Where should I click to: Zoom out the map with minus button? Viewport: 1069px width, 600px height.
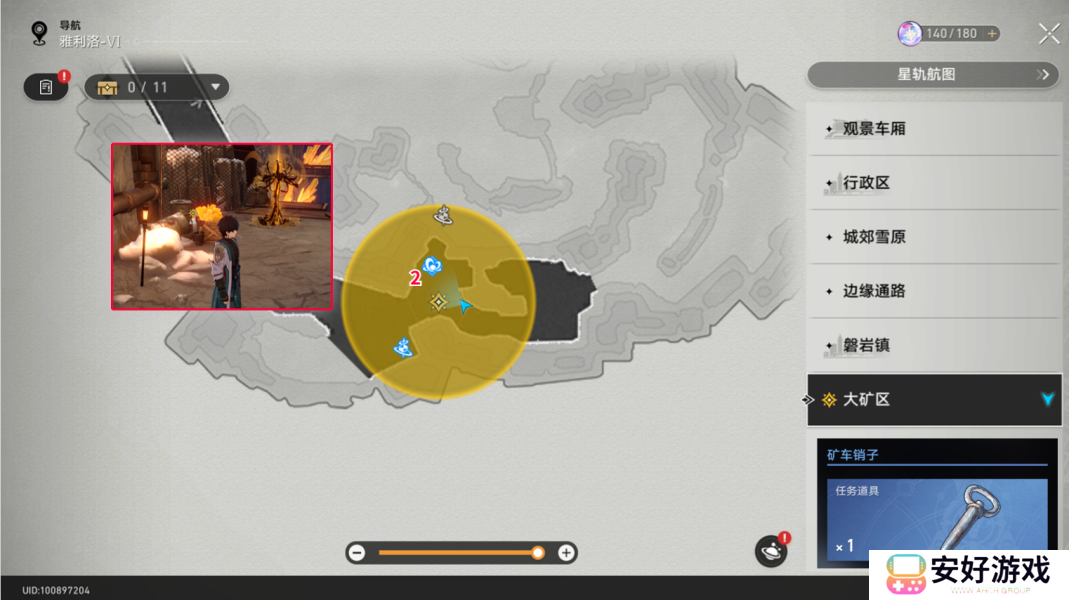[357, 552]
